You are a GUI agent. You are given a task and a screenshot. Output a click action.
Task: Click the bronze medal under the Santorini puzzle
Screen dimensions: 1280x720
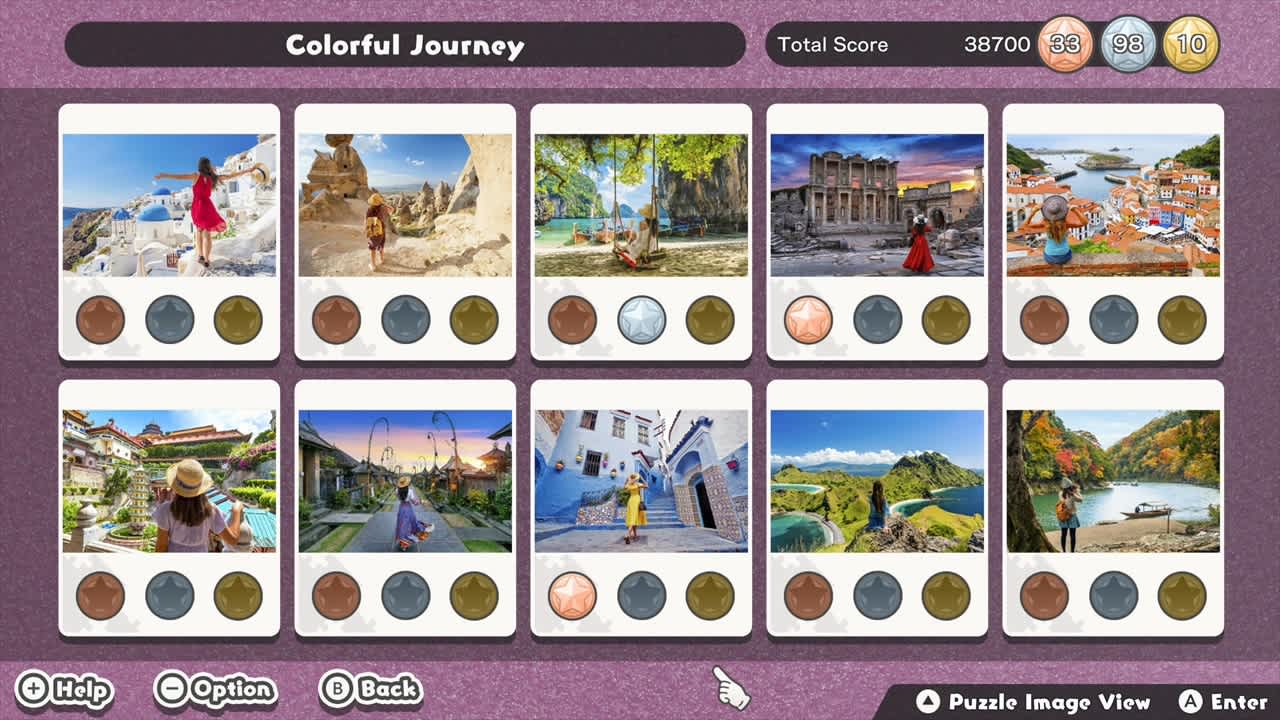pyautogui.click(x=99, y=320)
